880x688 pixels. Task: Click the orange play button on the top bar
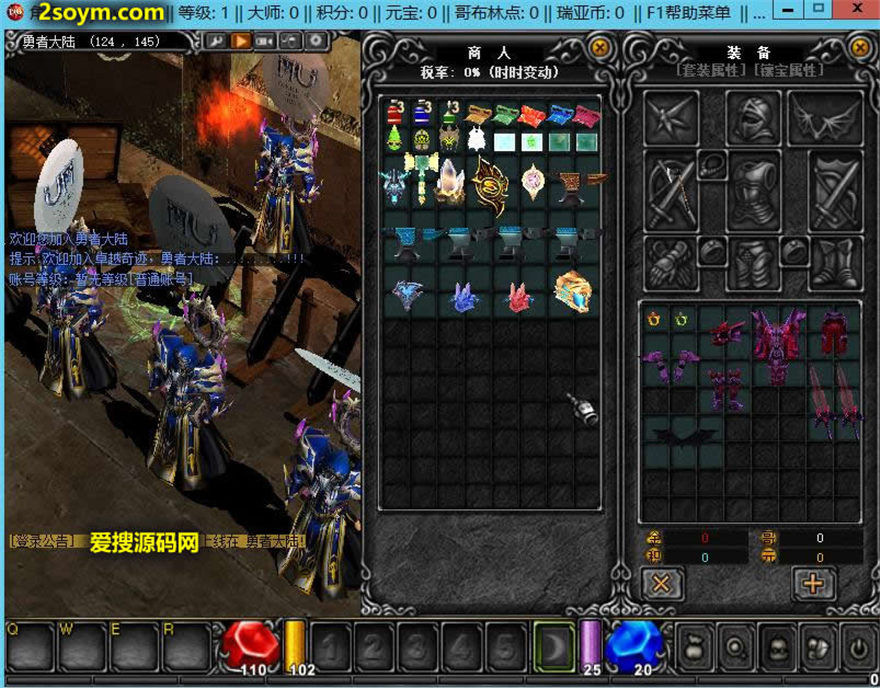click(x=240, y=41)
